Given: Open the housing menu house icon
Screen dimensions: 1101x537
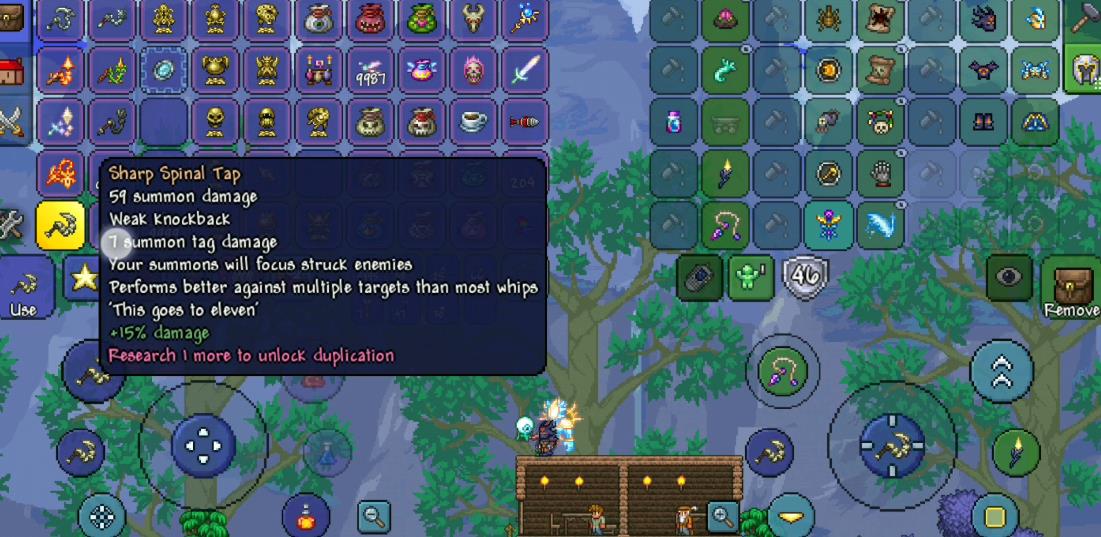Looking at the screenshot, I should click(x=12, y=72).
